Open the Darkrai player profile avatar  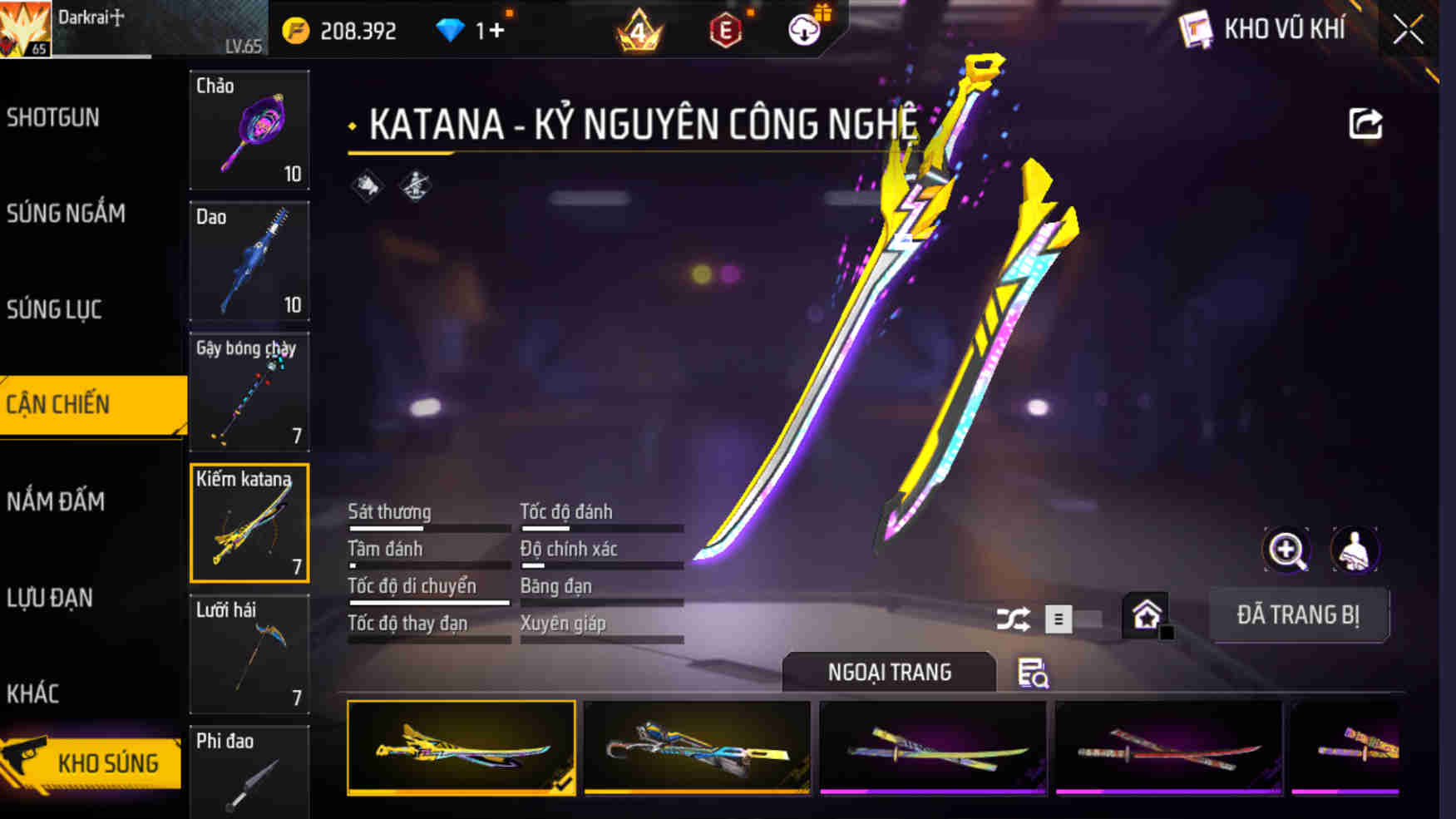[x=26, y=26]
